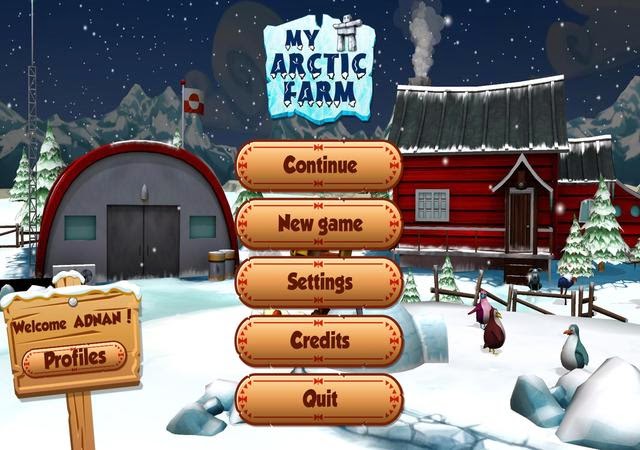Continue the saved game
Image resolution: width=640 pixels, height=450 pixels.
point(319,165)
